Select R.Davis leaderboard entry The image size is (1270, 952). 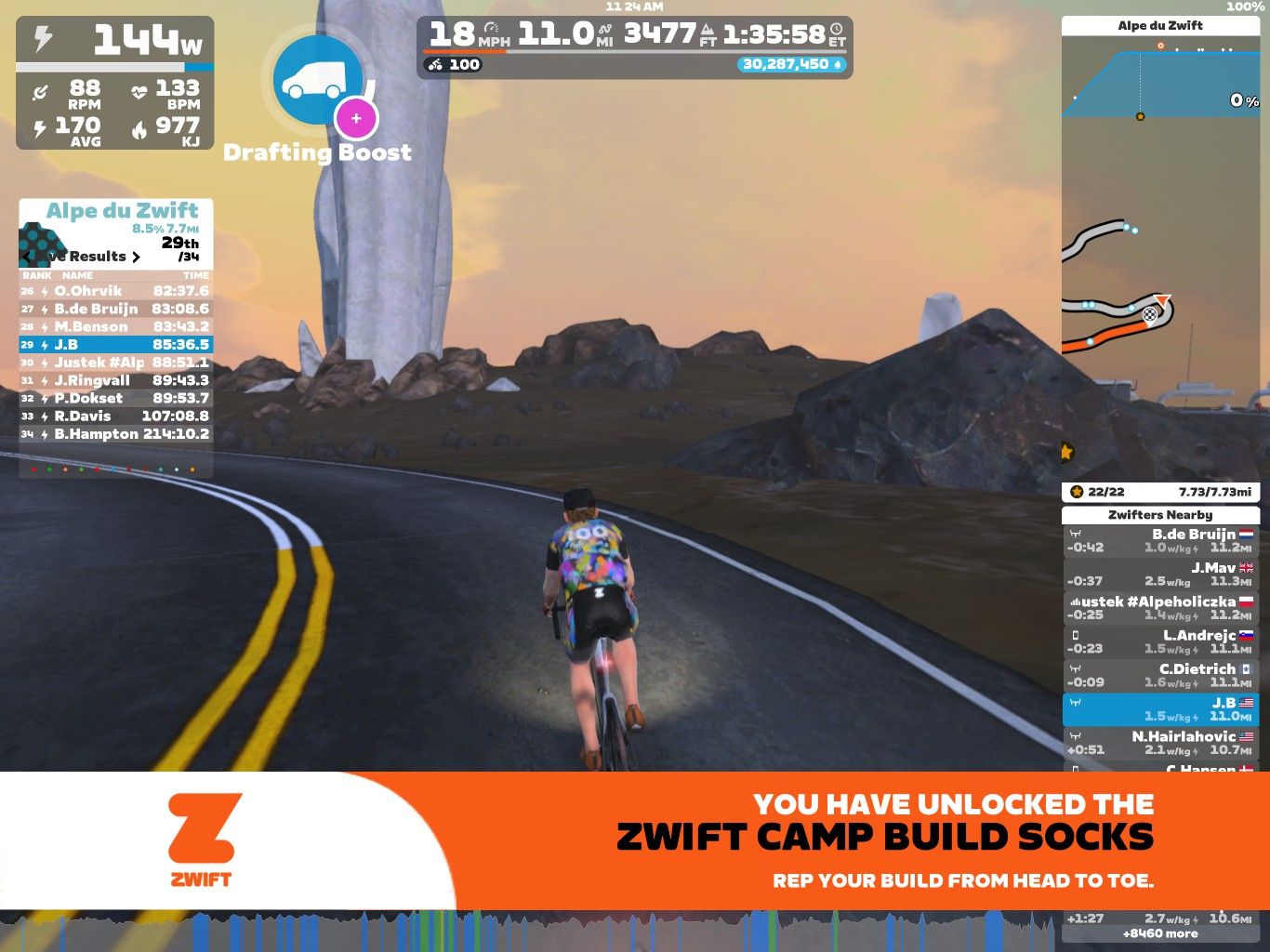point(116,416)
